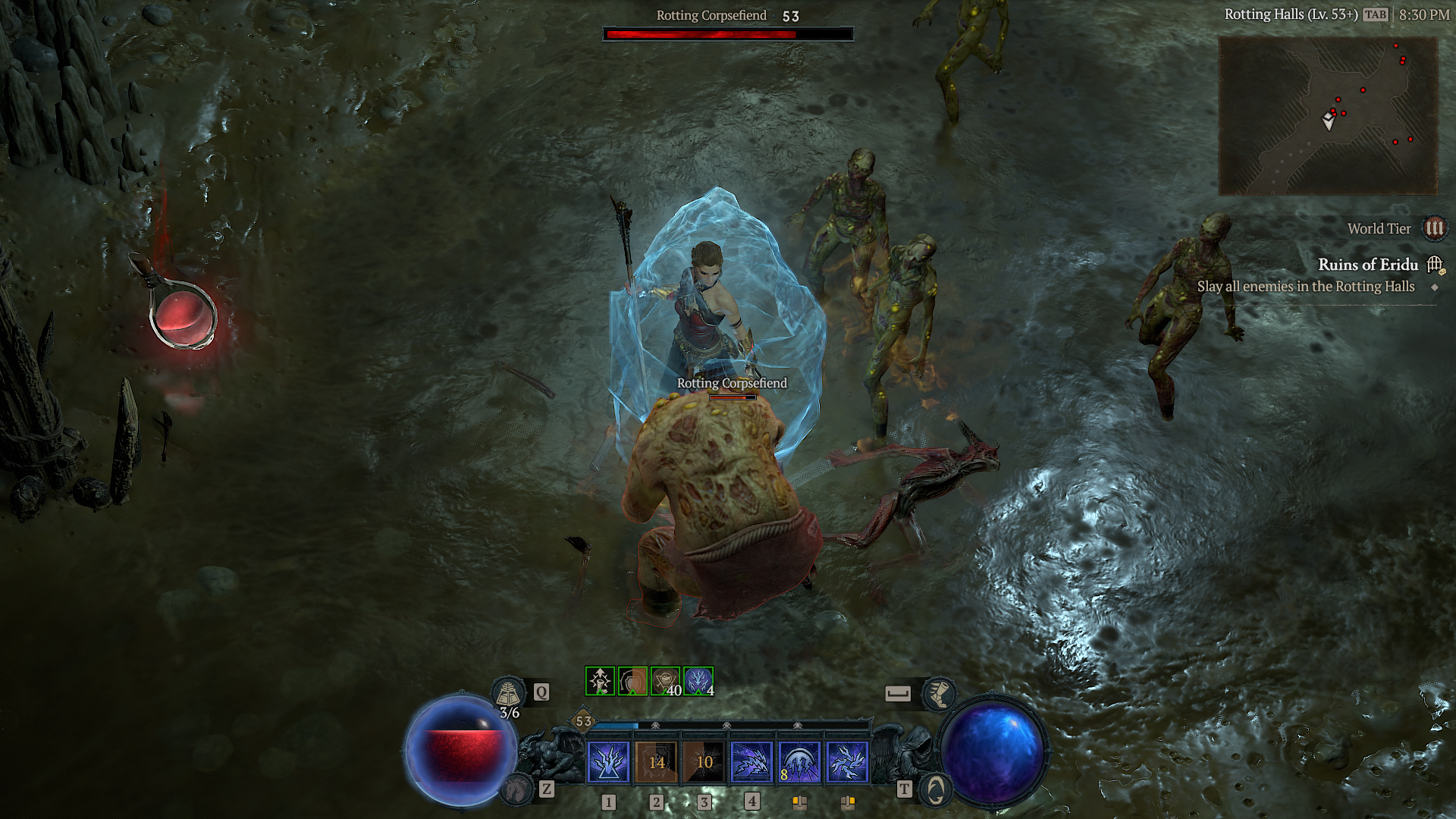
Task: Trigger the evade boot icon
Action: click(939, 693)
